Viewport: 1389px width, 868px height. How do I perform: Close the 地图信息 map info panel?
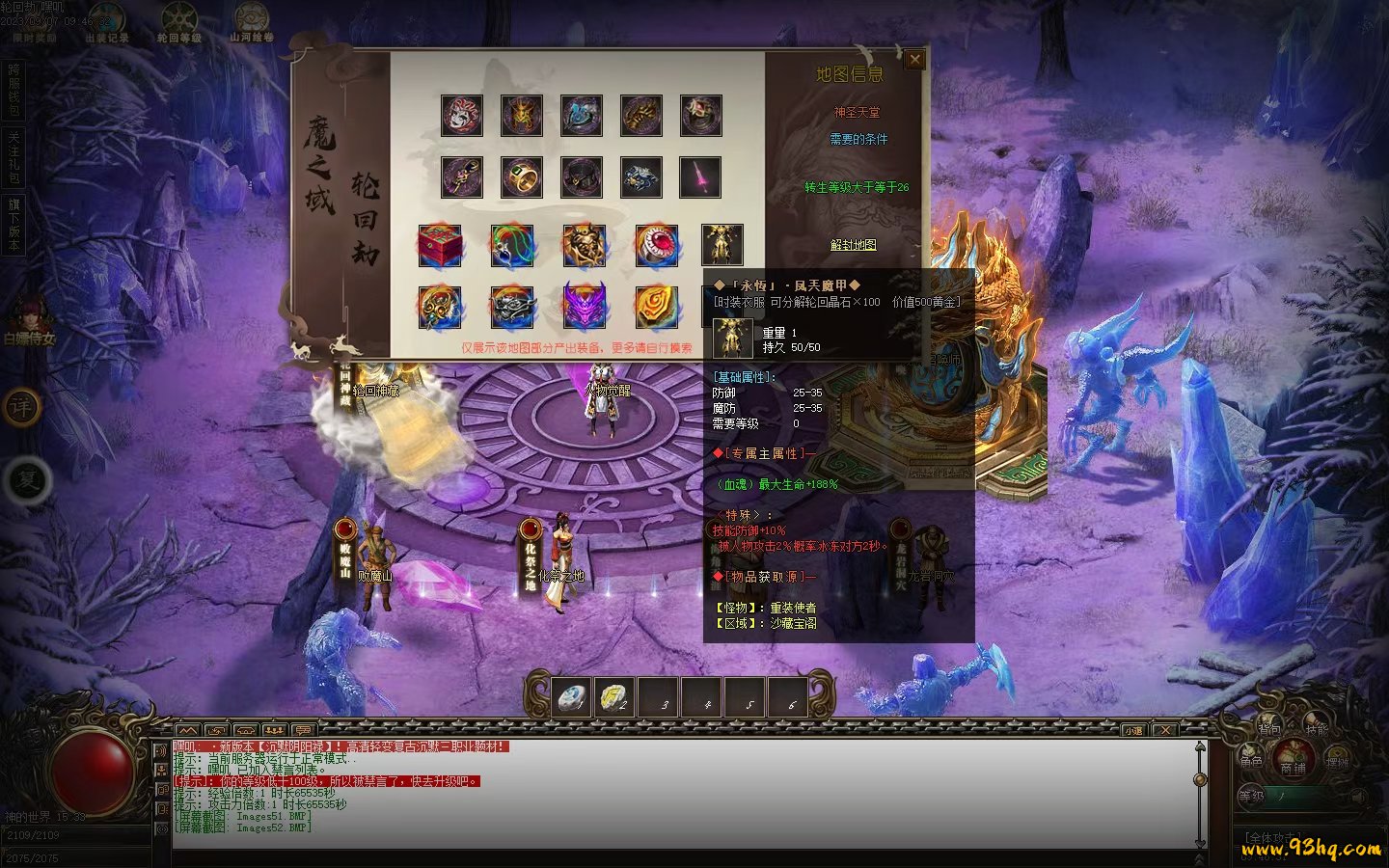pos(914,60)
